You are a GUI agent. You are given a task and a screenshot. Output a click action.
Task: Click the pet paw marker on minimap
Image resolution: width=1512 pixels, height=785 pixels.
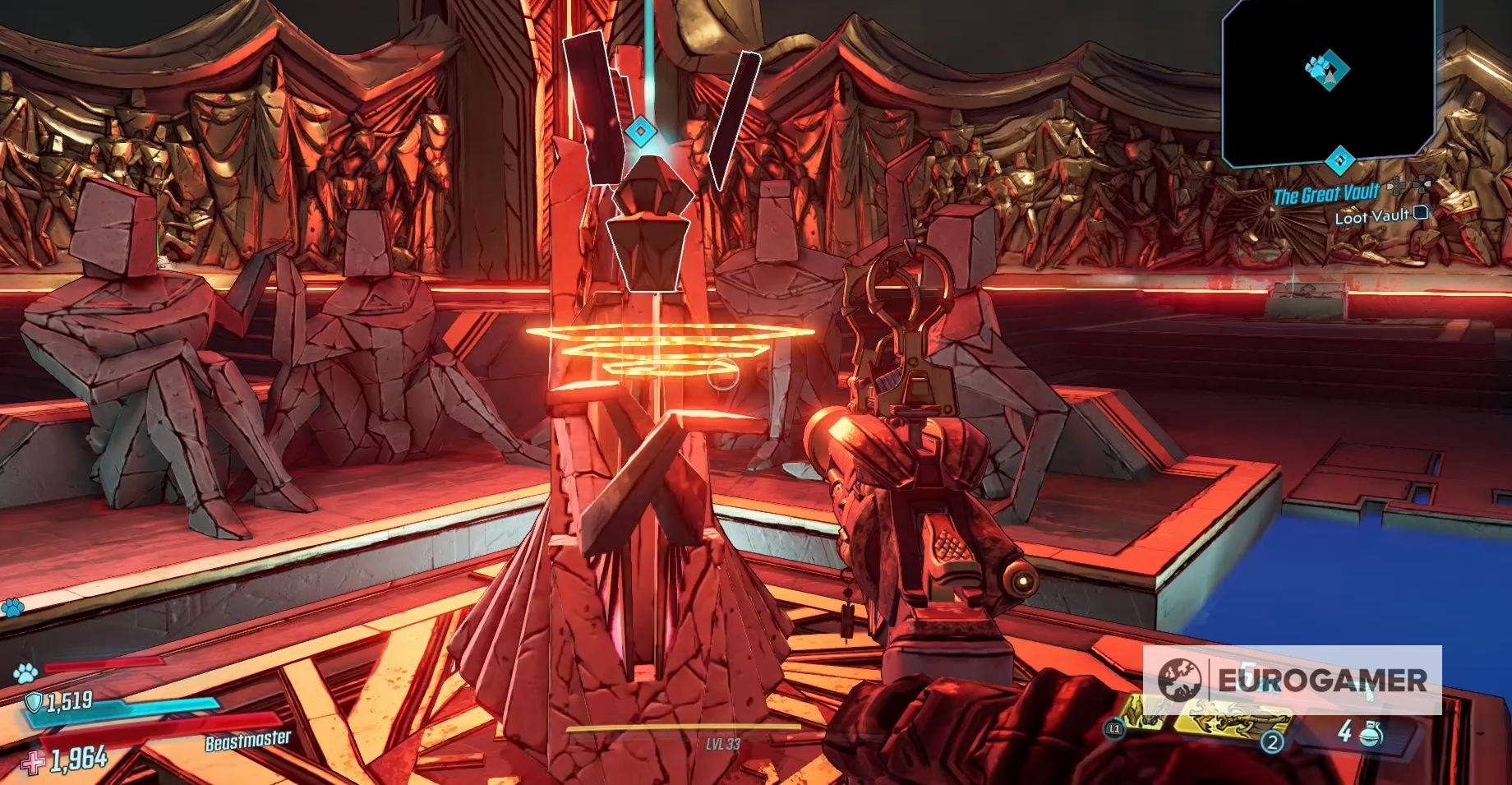1326,69
